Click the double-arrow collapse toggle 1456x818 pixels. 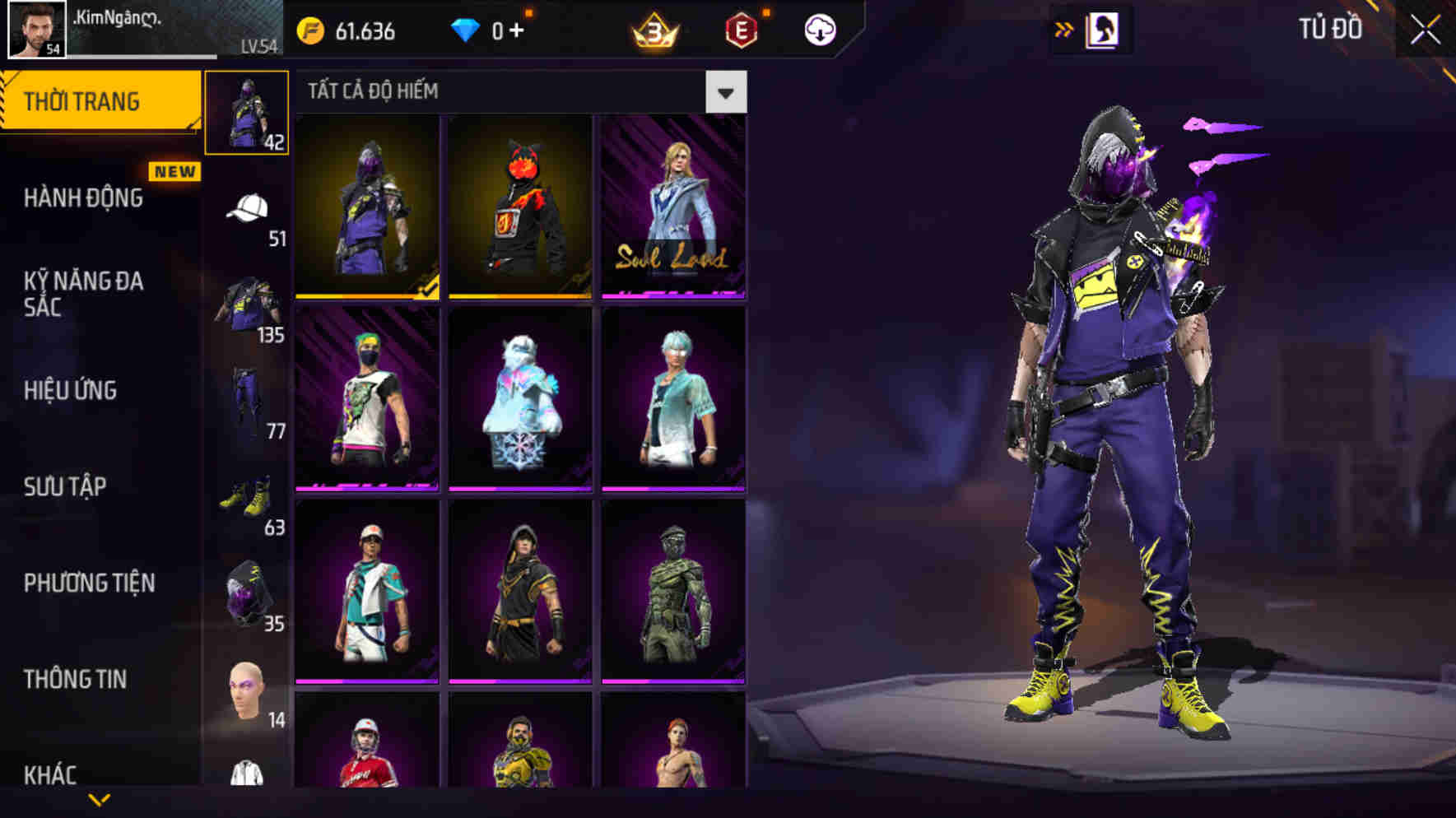pyautogui.click(x=1065, y=29)
